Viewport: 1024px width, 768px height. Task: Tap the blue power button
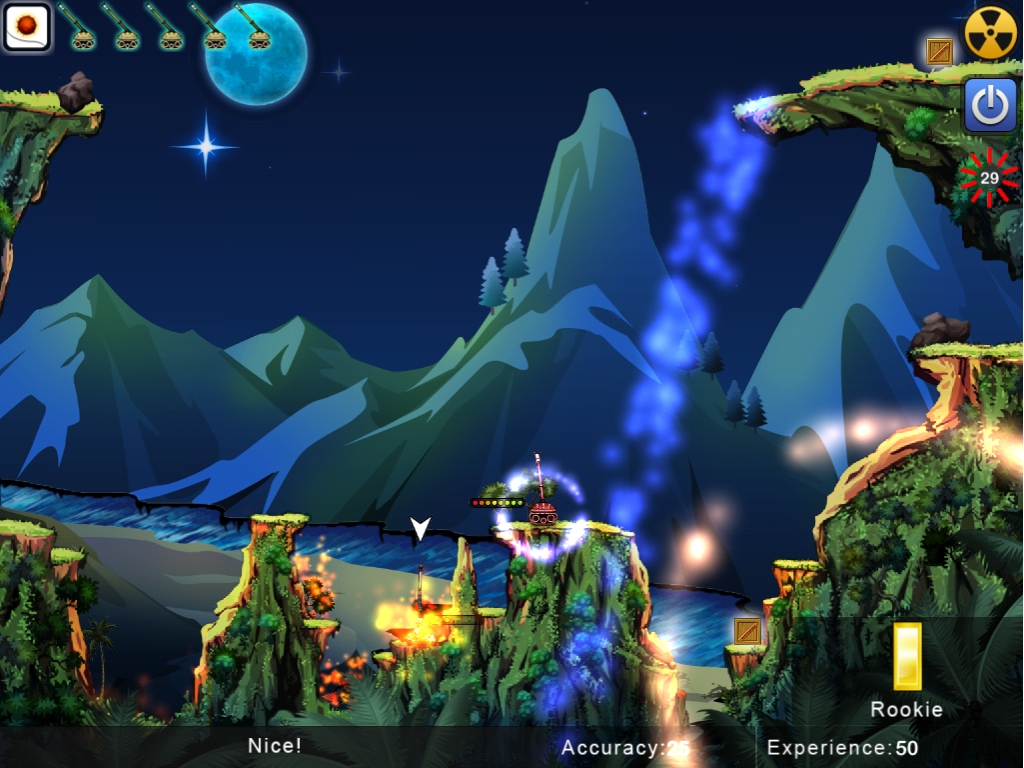(990, 106)
